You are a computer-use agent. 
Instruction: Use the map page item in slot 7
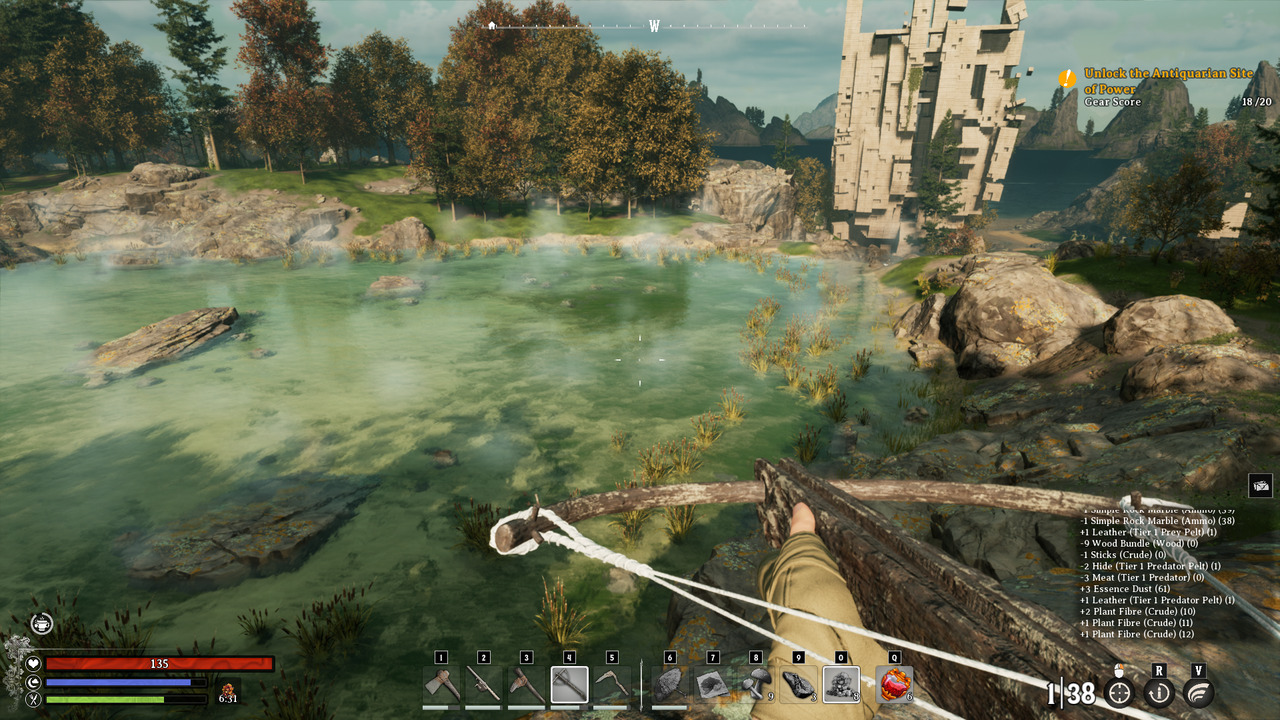click(713, 685)
